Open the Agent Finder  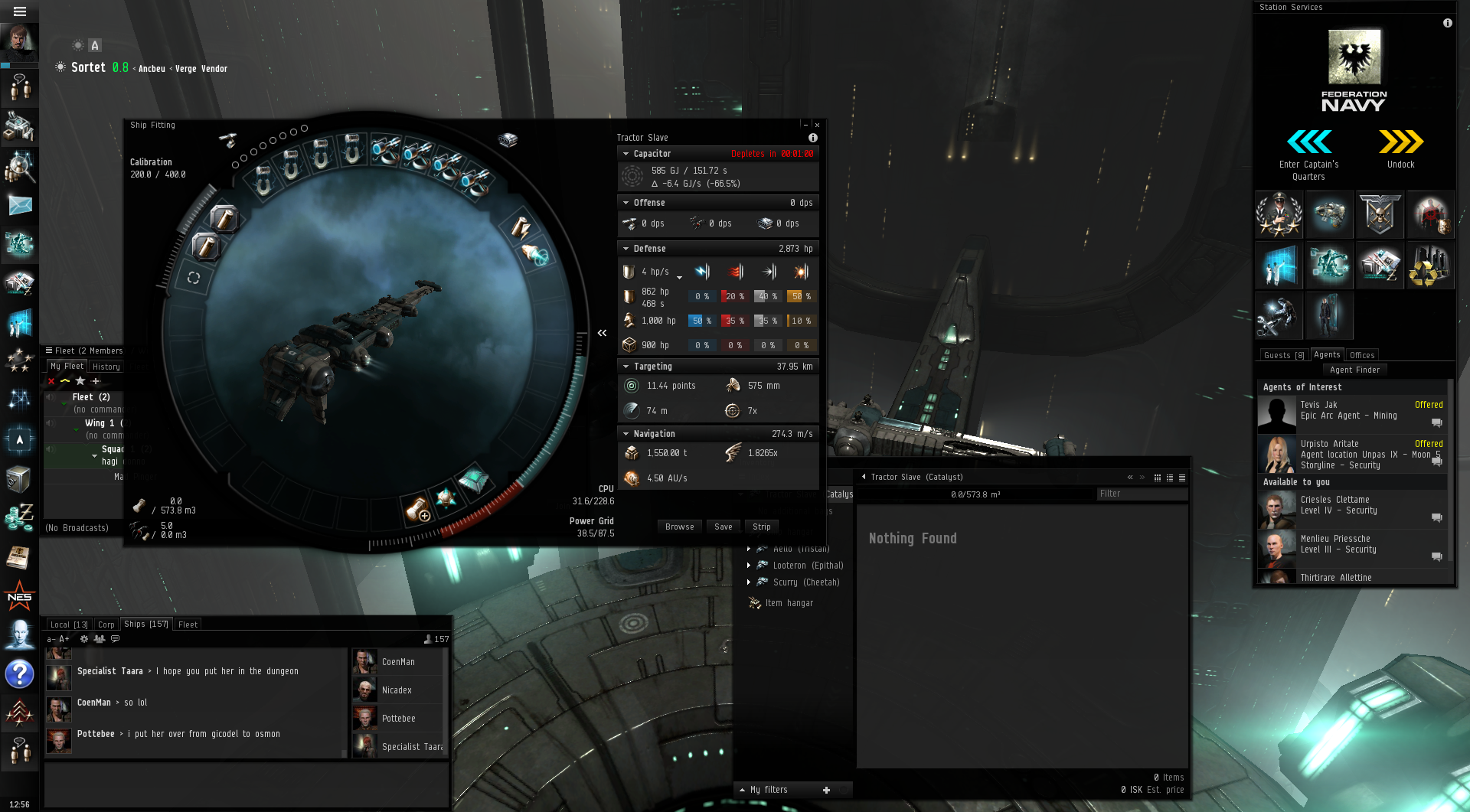point(1354,370)
